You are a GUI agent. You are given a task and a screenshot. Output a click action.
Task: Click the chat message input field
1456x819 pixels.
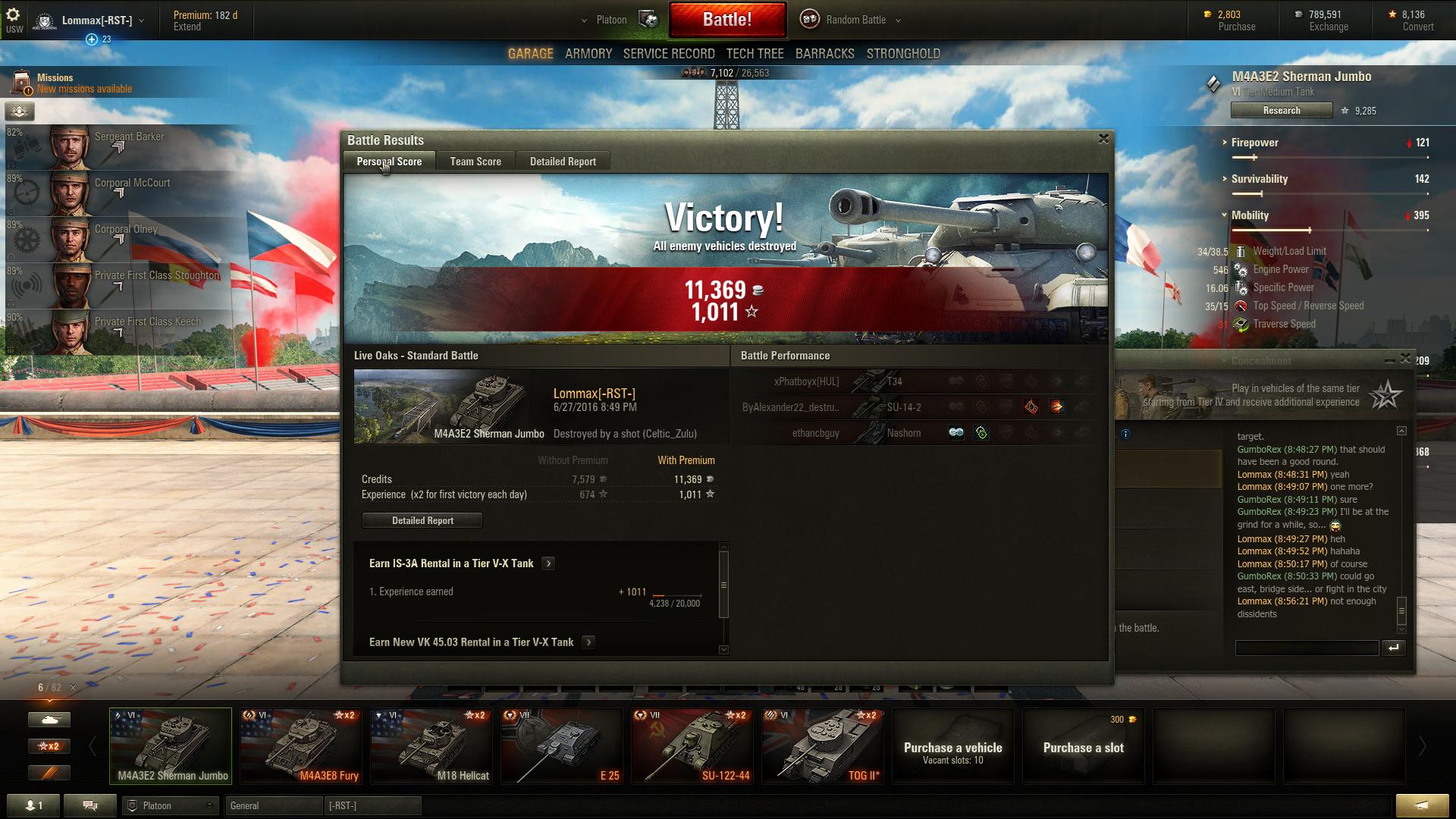(1306, 648)
